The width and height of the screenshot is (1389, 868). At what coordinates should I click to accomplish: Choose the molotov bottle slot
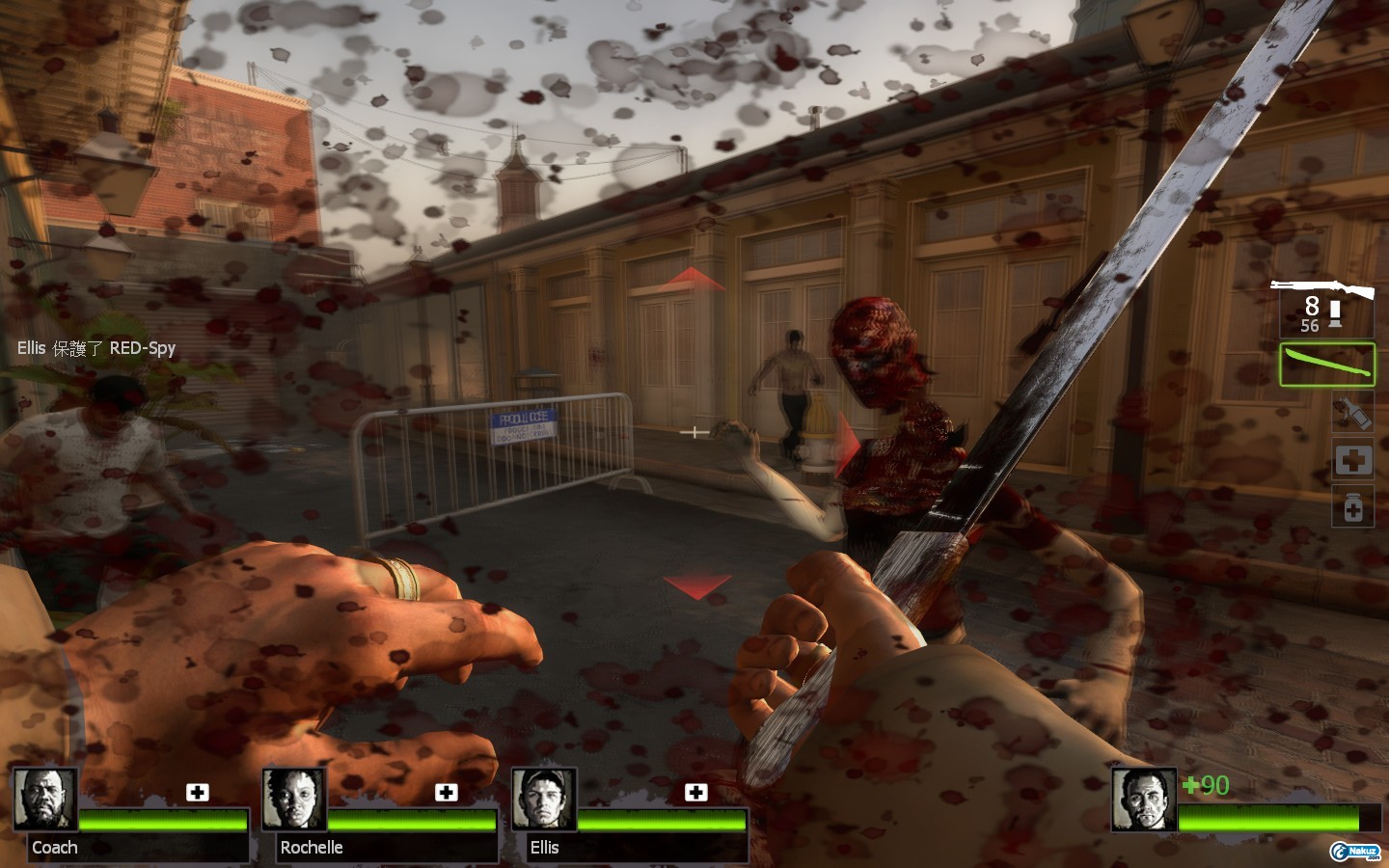pyautogui.click(x=1352, y=413)
